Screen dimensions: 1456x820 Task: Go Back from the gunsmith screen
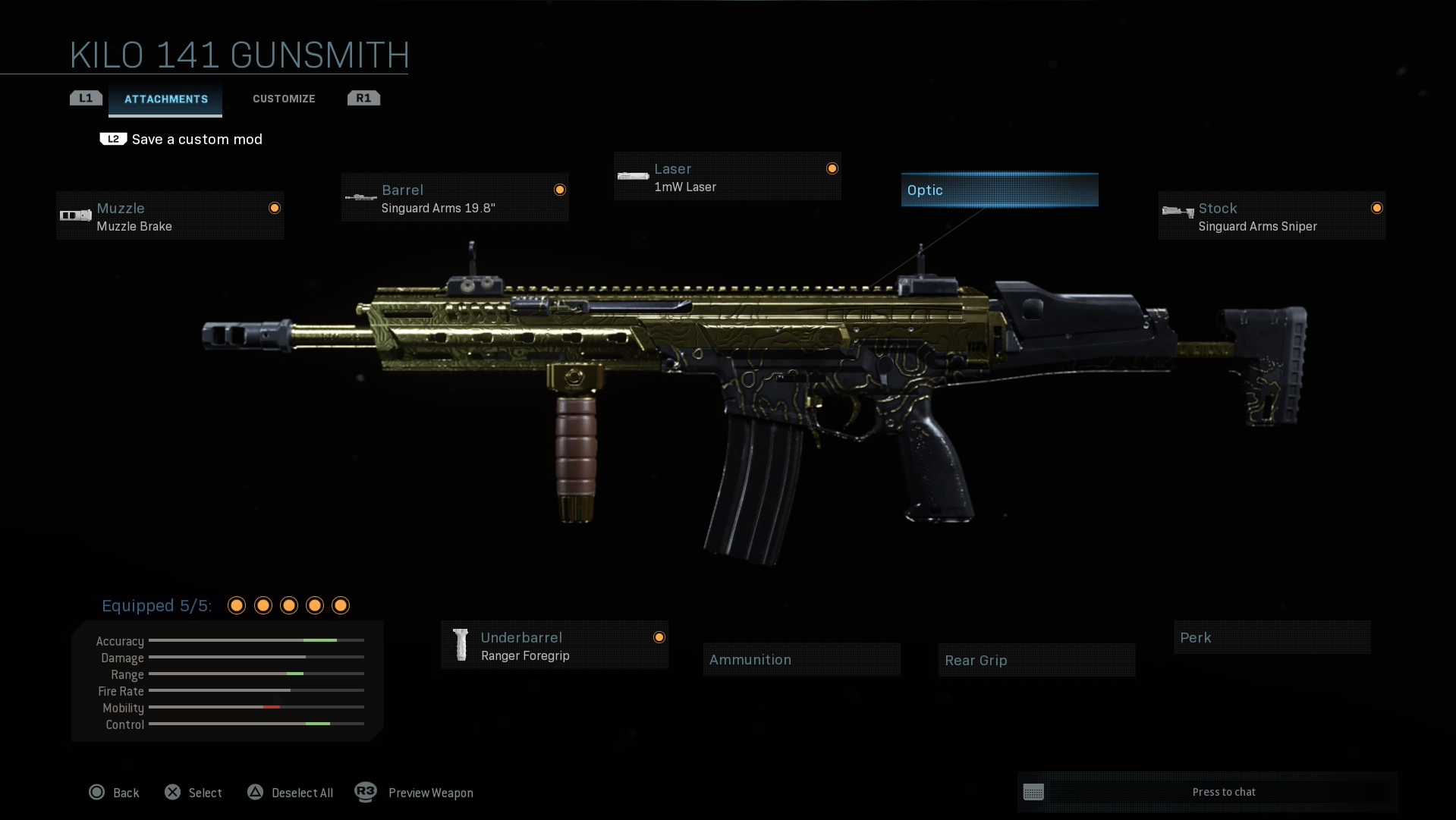point(115,793)
